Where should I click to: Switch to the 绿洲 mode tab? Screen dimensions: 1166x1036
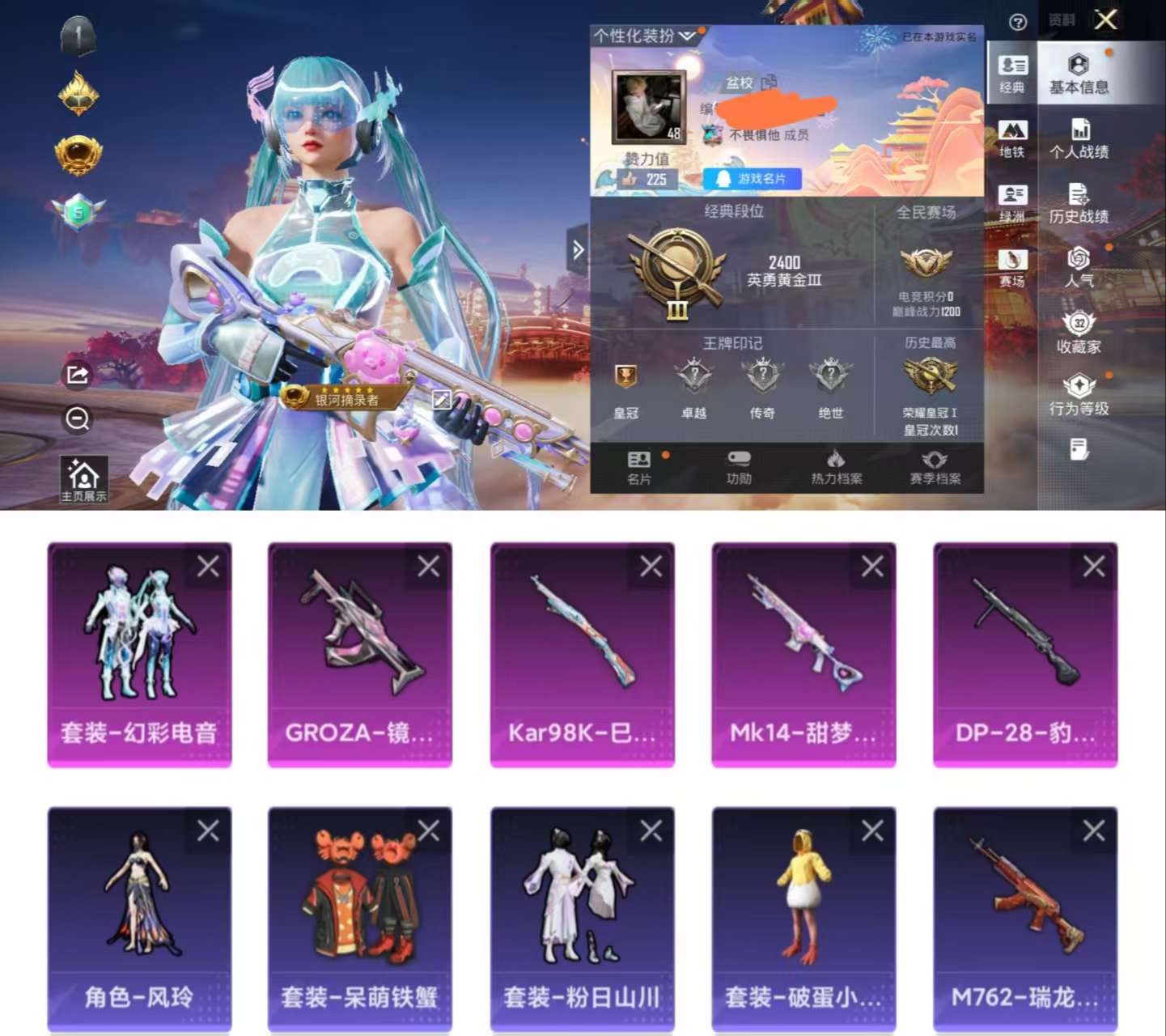point(1012,198)
